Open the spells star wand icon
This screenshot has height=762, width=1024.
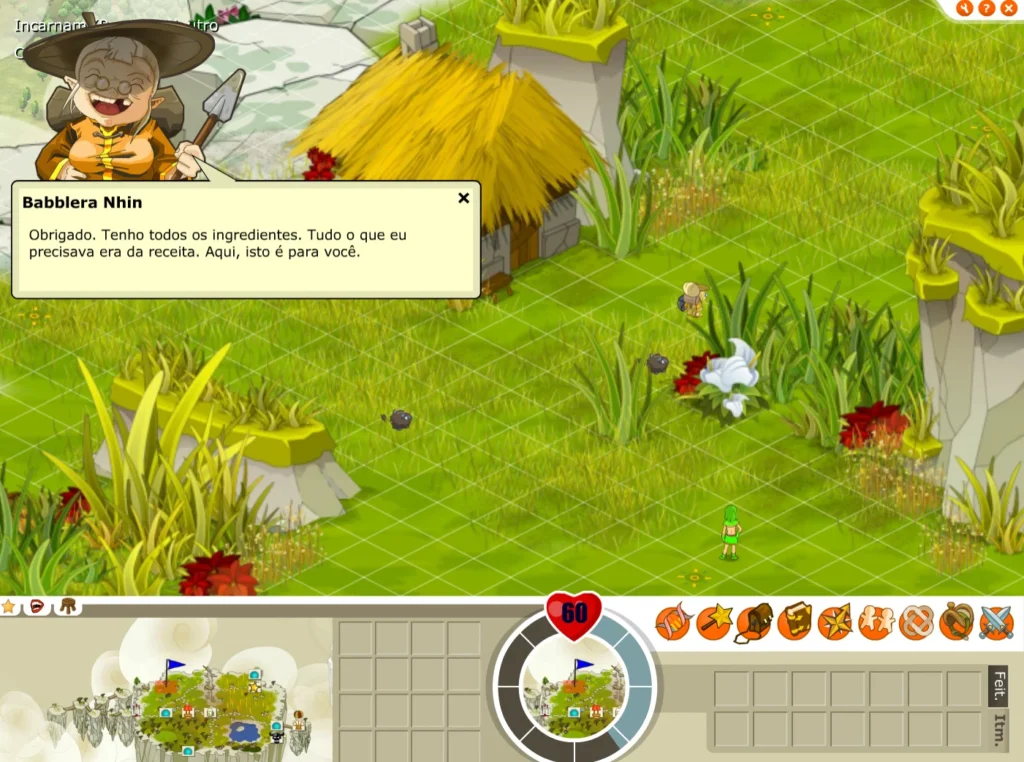714,622
